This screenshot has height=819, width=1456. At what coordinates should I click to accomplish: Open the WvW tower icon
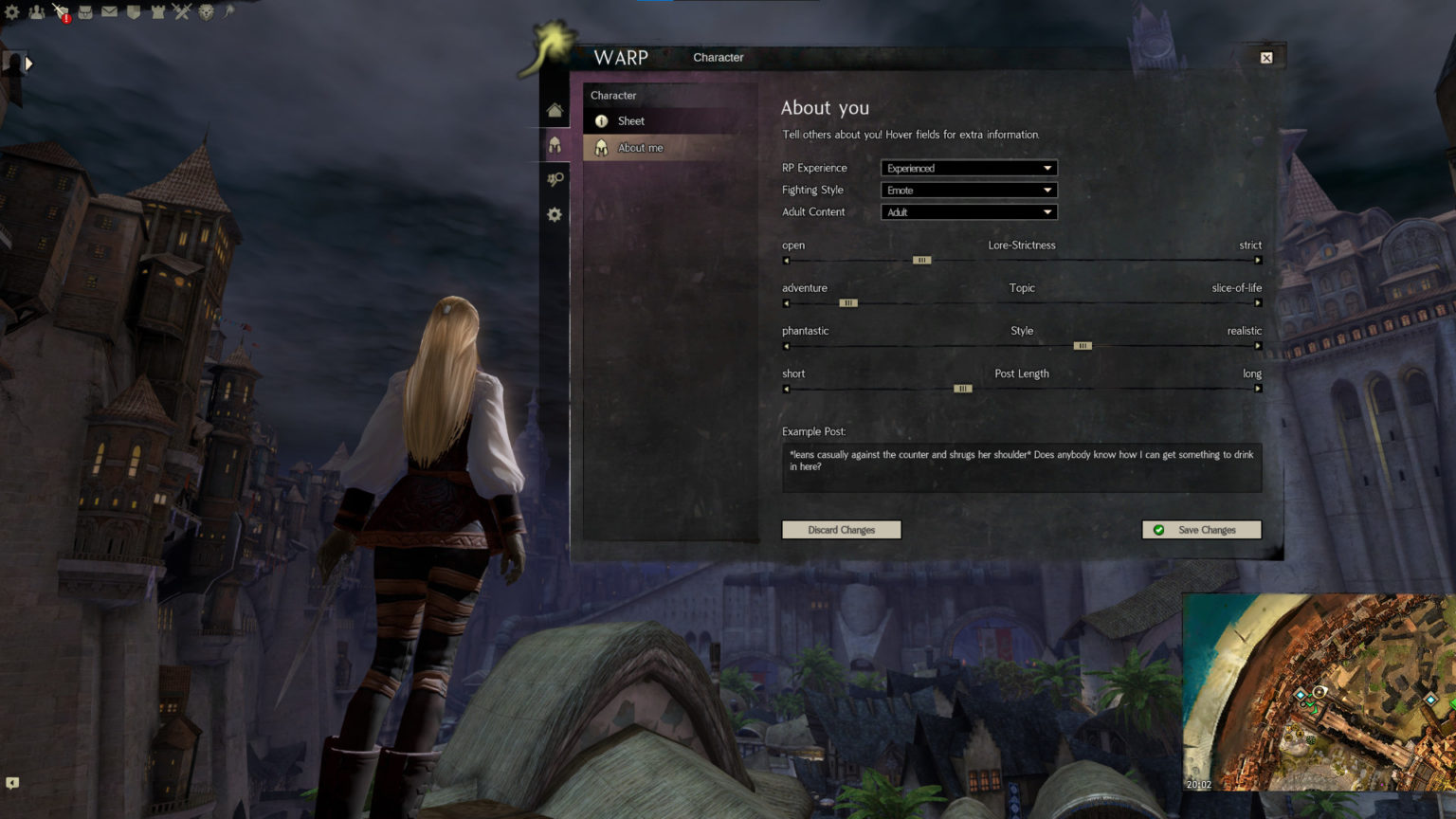(158, 11)
